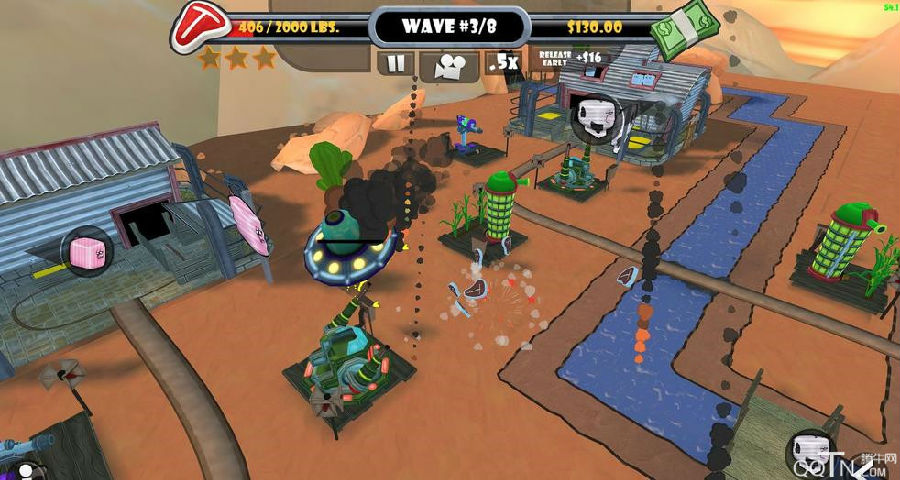Switch game speed with the .5x button

(x=502, y=63)
